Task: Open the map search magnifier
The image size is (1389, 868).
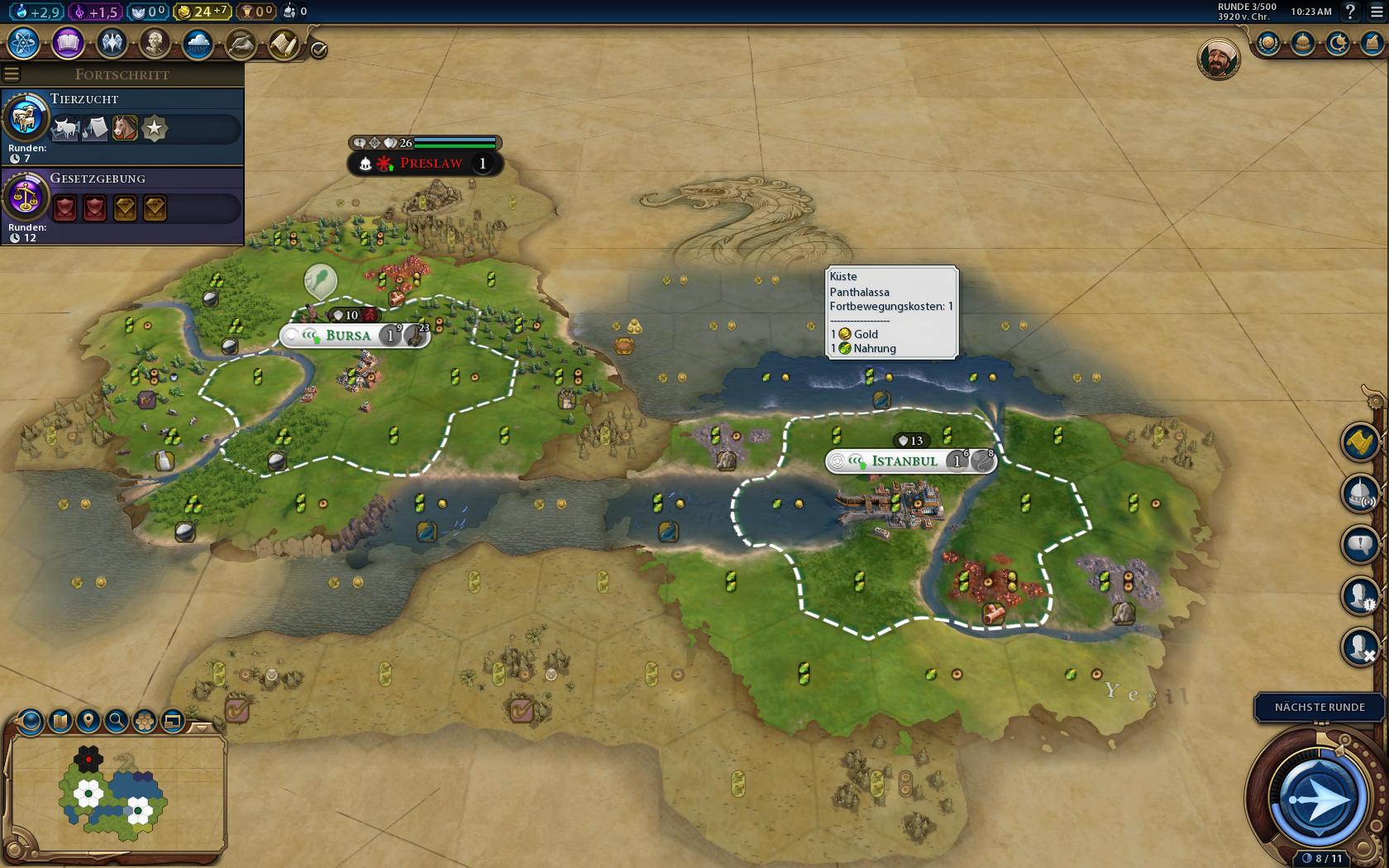Action: (117, 721)
